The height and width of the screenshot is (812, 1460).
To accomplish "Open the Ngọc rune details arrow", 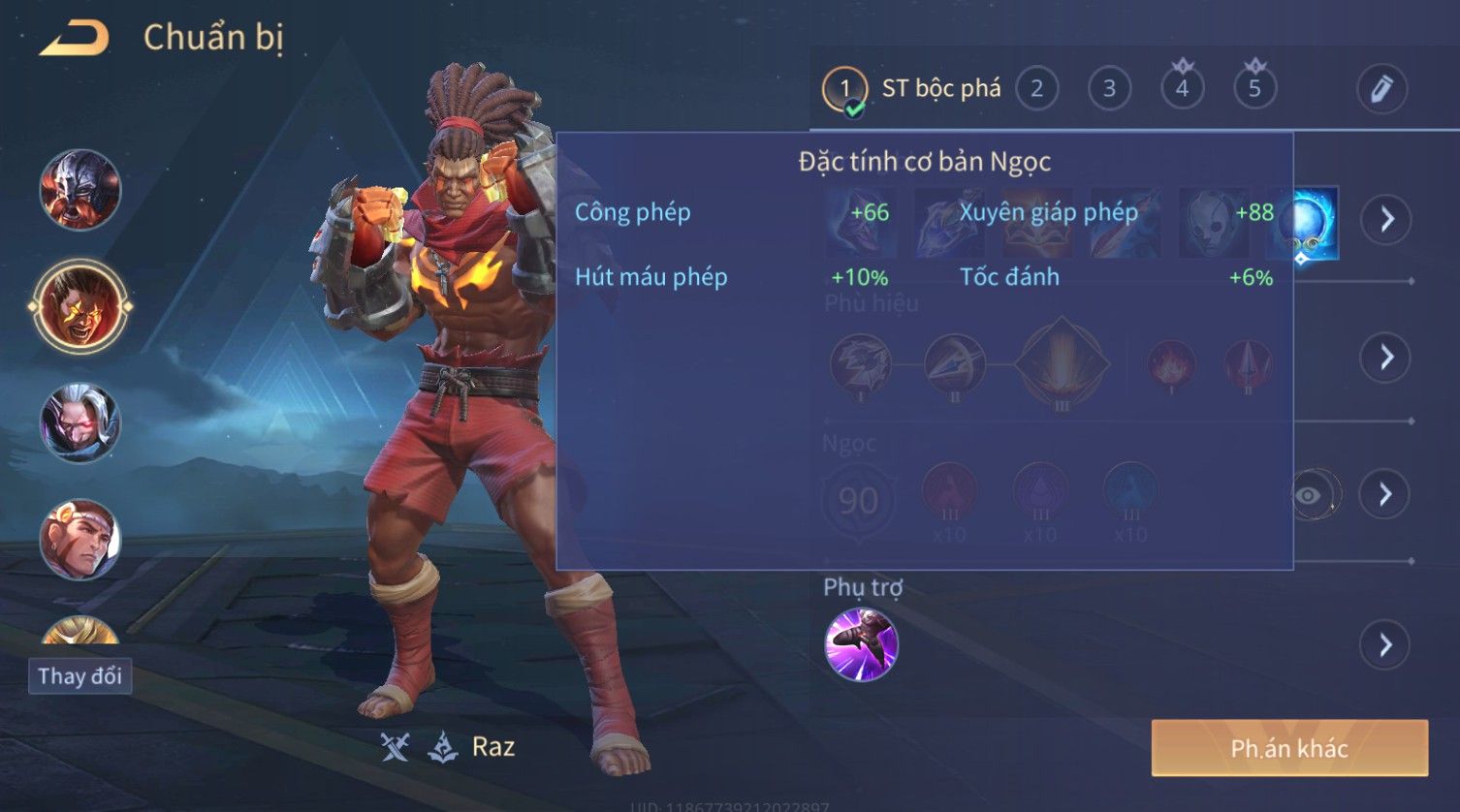I will [x=1386, y=495].
